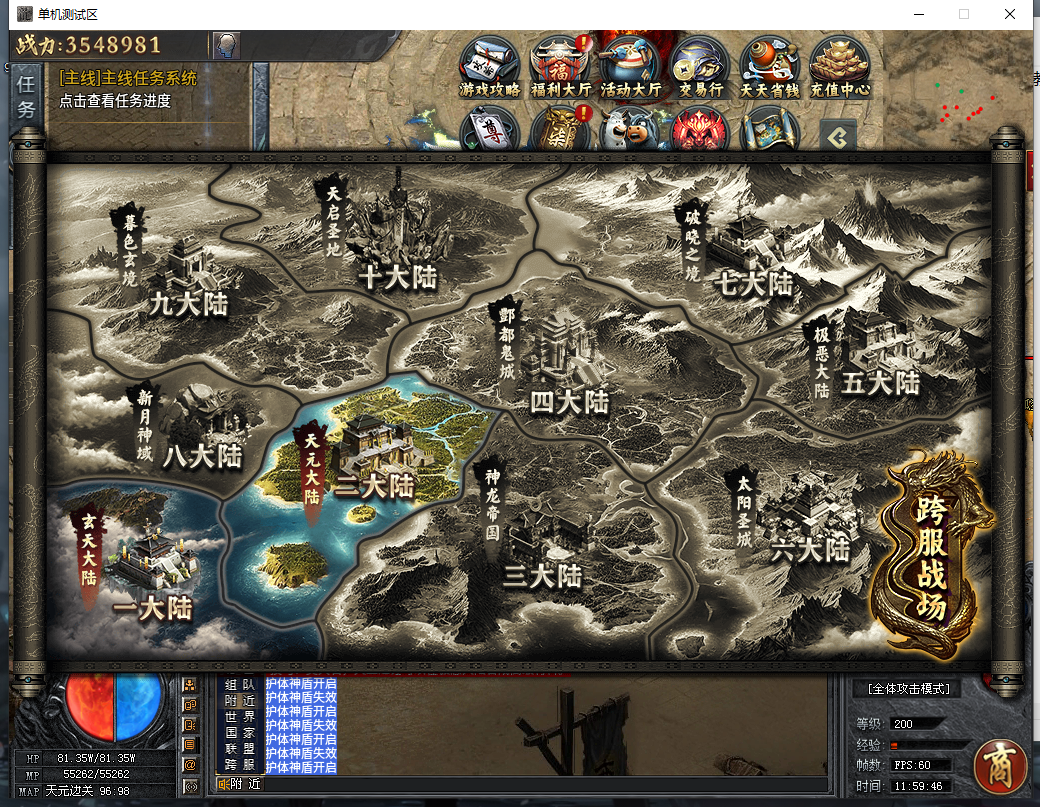Open the 交易行 trading house

[700, 66]
